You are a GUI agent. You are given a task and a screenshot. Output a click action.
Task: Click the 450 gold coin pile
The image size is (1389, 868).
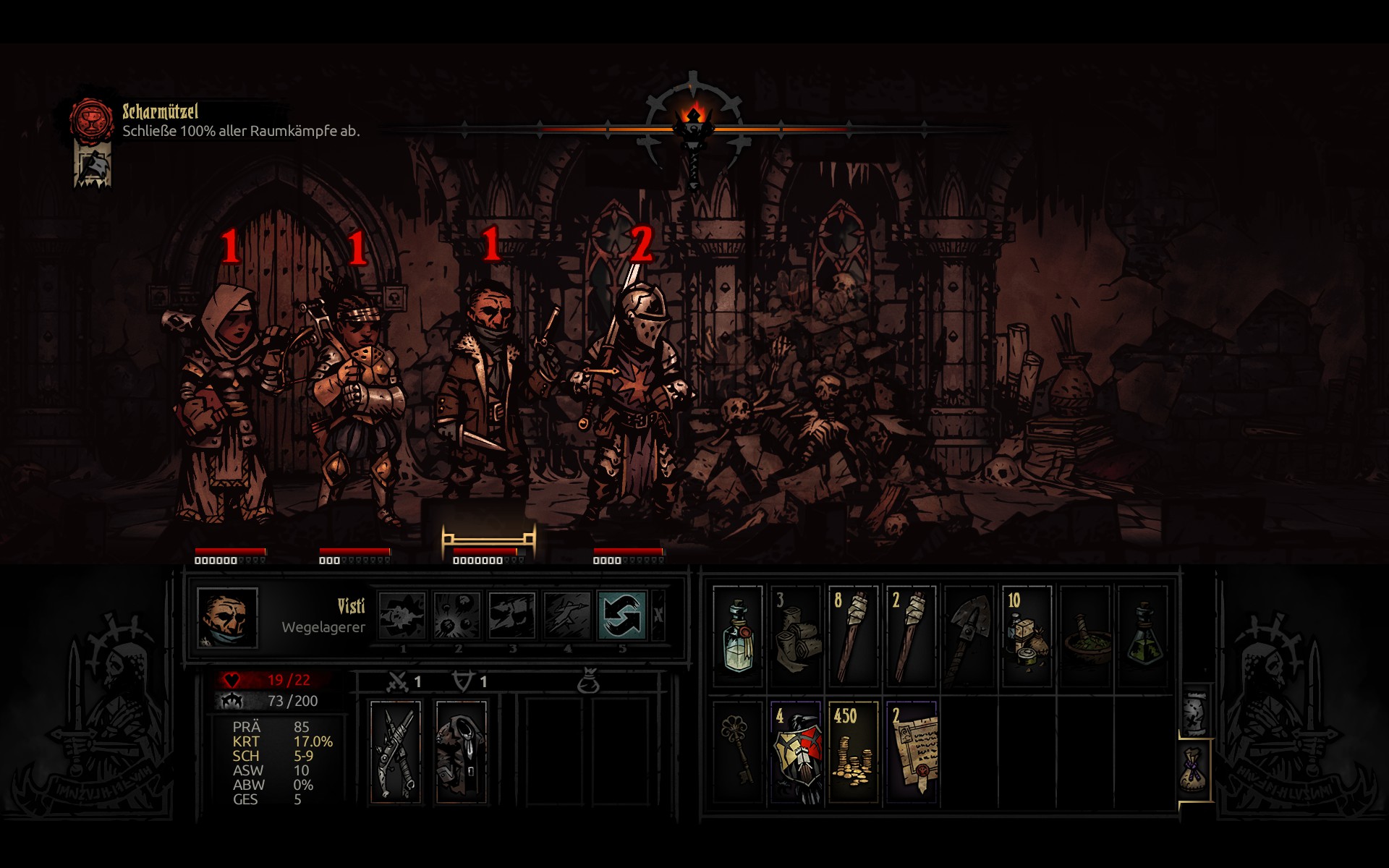(854, 752)
